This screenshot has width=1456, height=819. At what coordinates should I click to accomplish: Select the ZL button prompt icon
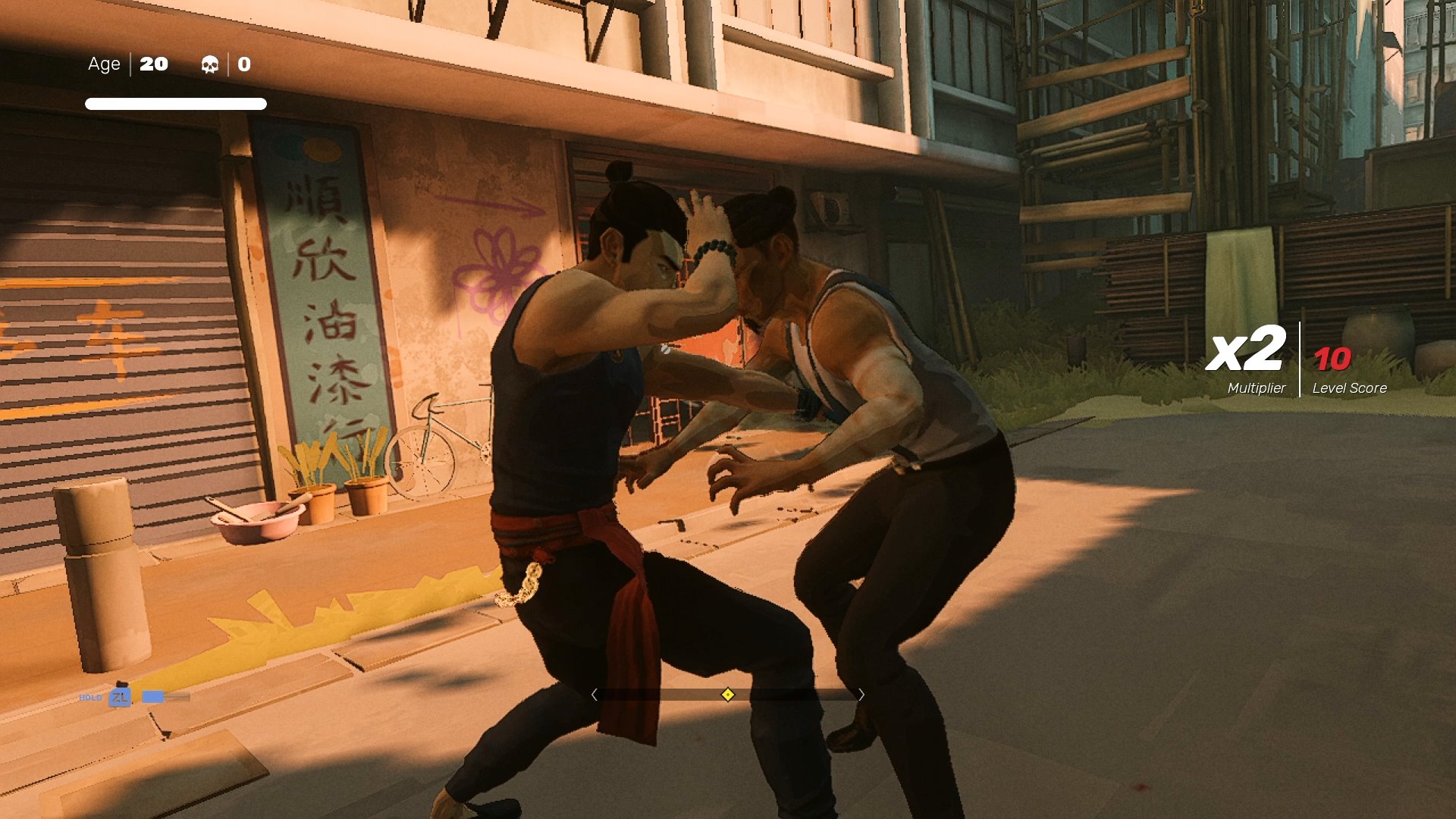tap(119, 696)
